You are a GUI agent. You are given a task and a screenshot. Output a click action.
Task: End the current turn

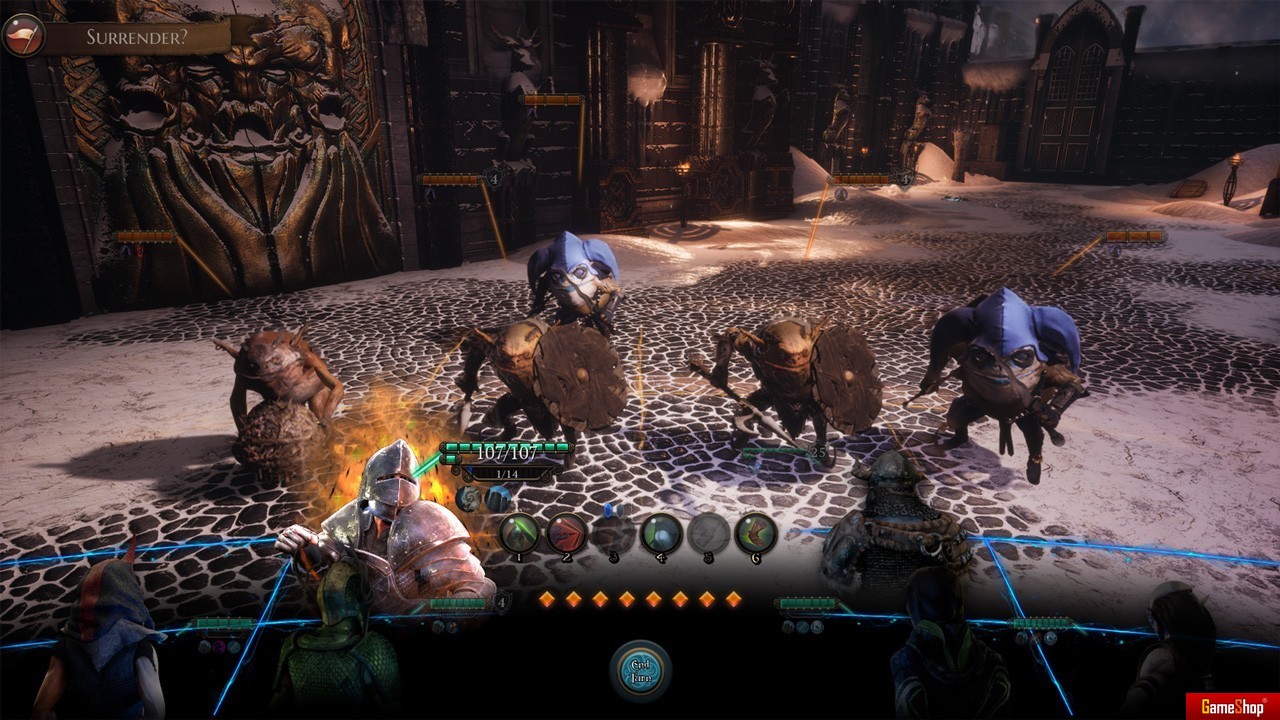point(640,669)
